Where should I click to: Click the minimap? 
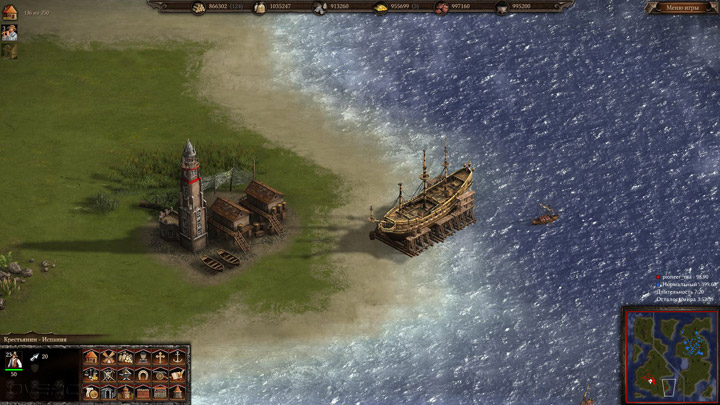click(668, 353)
